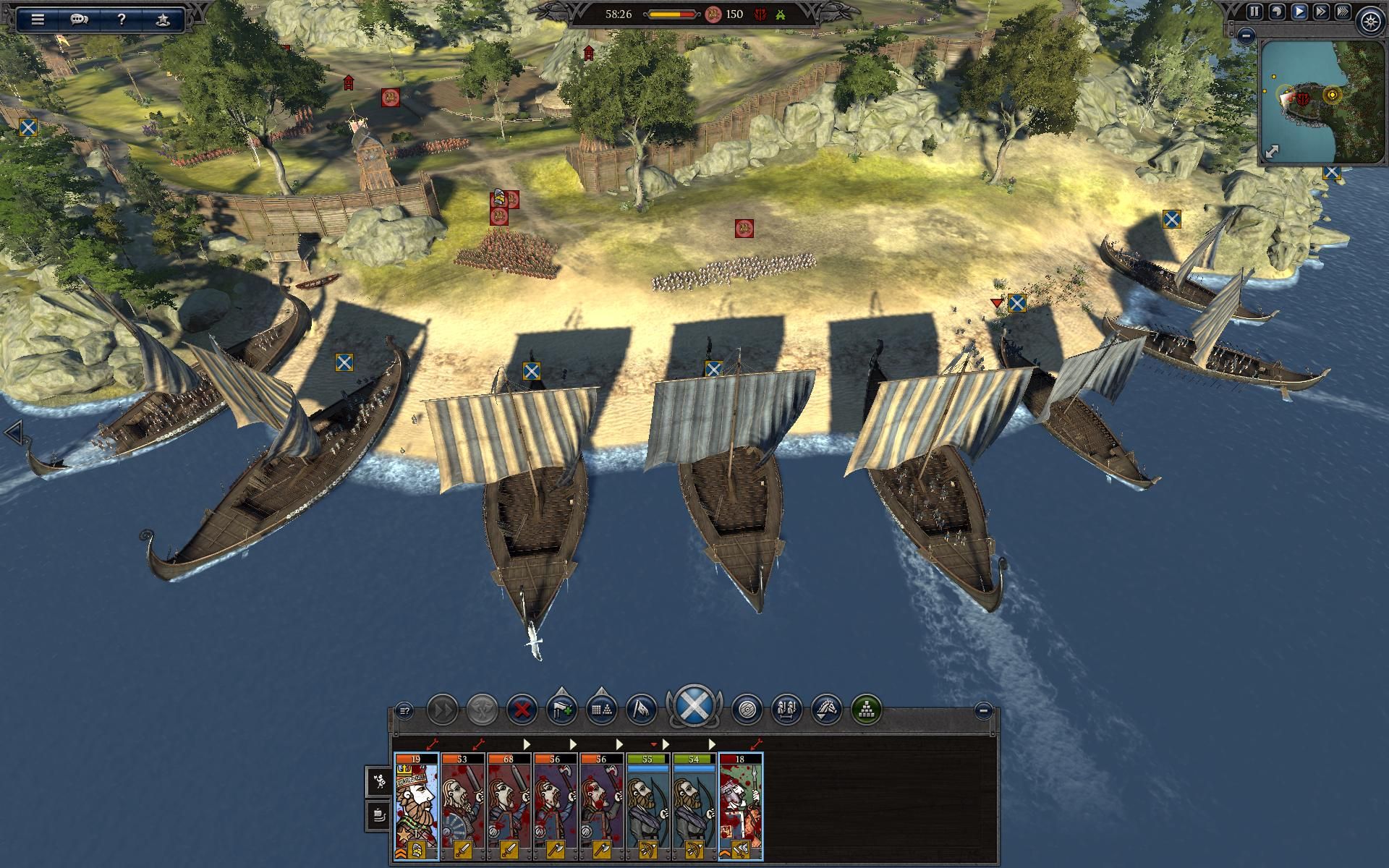This screenshot has height=868, width=1389.
Task: Toggle pause on the battle timer
Action: click(1254, 12)
